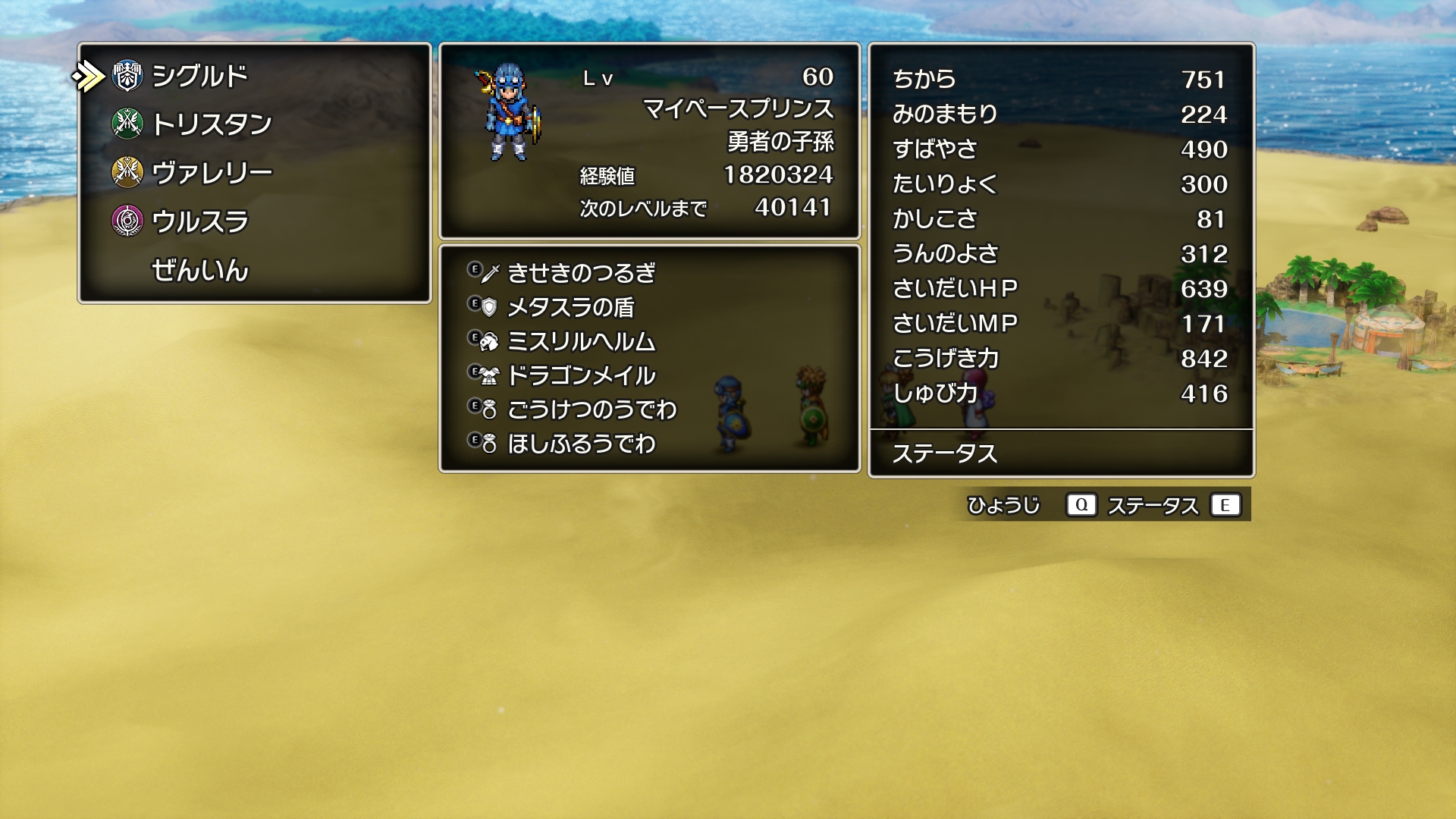Viewport: 1456px width, 819px height.
Task: Choose トリスタン from the party list
Action: pos(212,124)
